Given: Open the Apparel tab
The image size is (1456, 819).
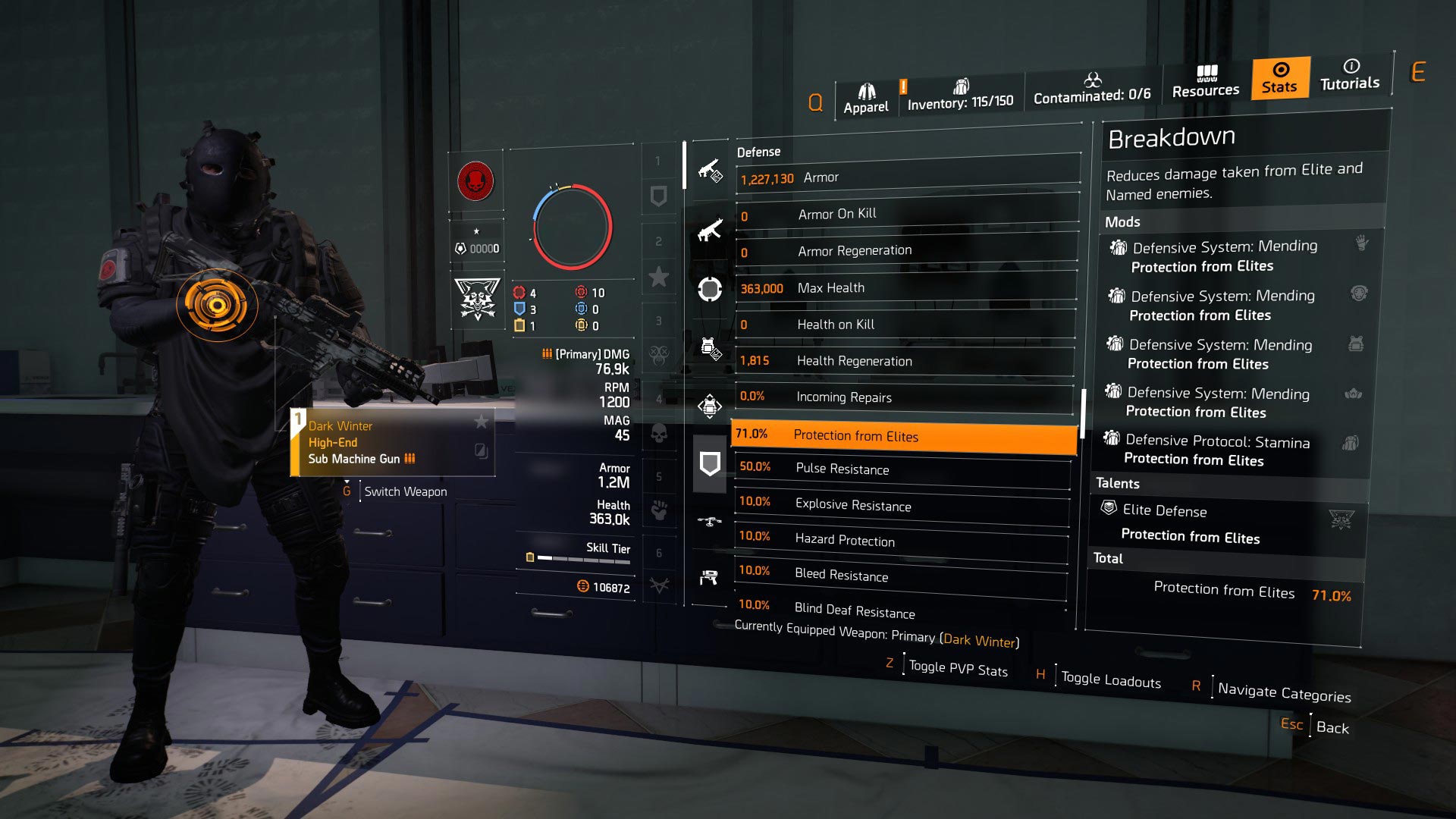Looking at the screenshot, I should (x=866, y=99).
